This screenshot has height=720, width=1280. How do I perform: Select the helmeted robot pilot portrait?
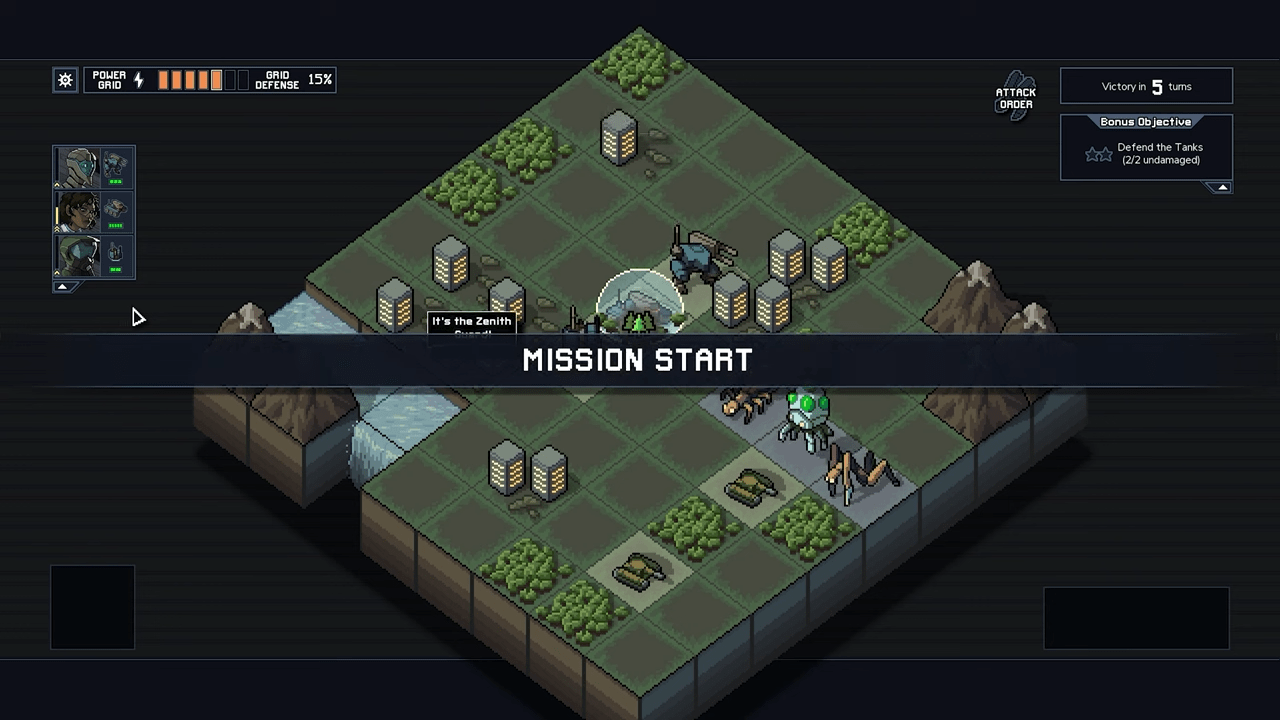click(x=78, y=168)
